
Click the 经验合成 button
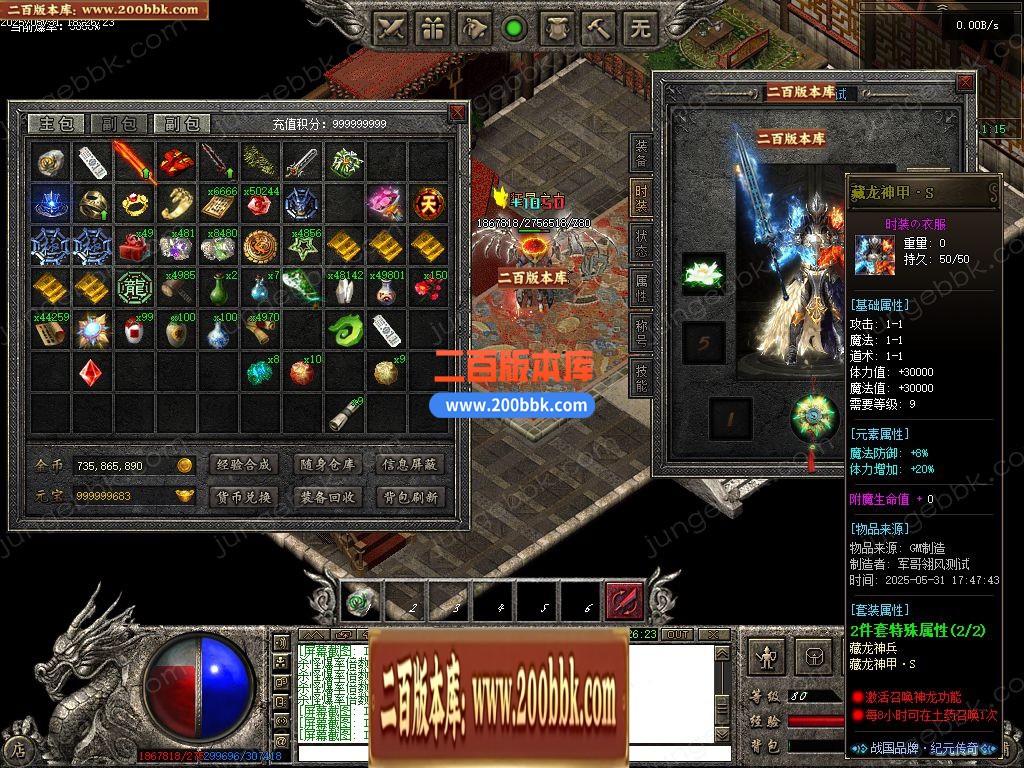[241, 465]
